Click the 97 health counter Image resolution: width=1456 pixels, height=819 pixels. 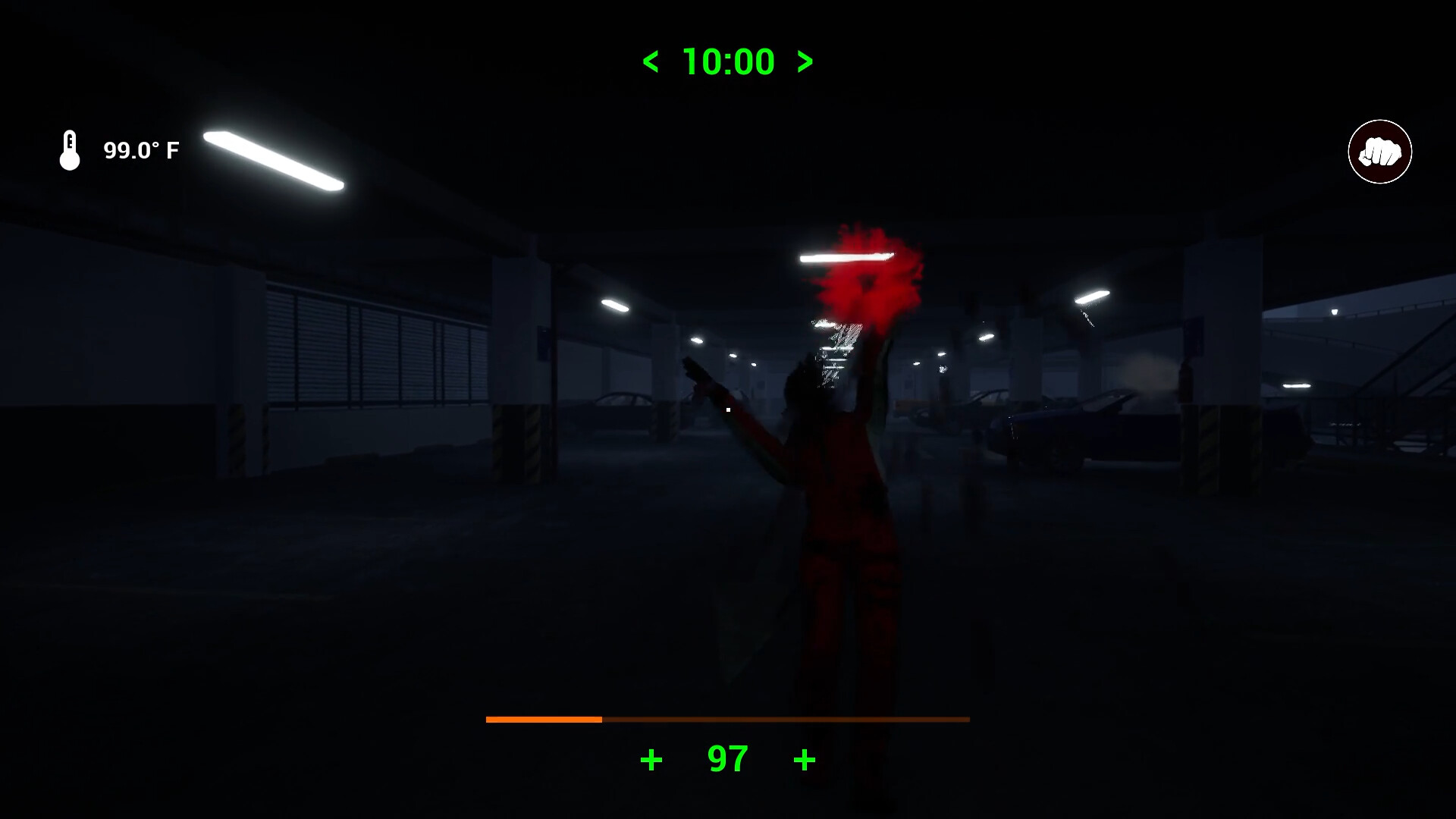726,758
